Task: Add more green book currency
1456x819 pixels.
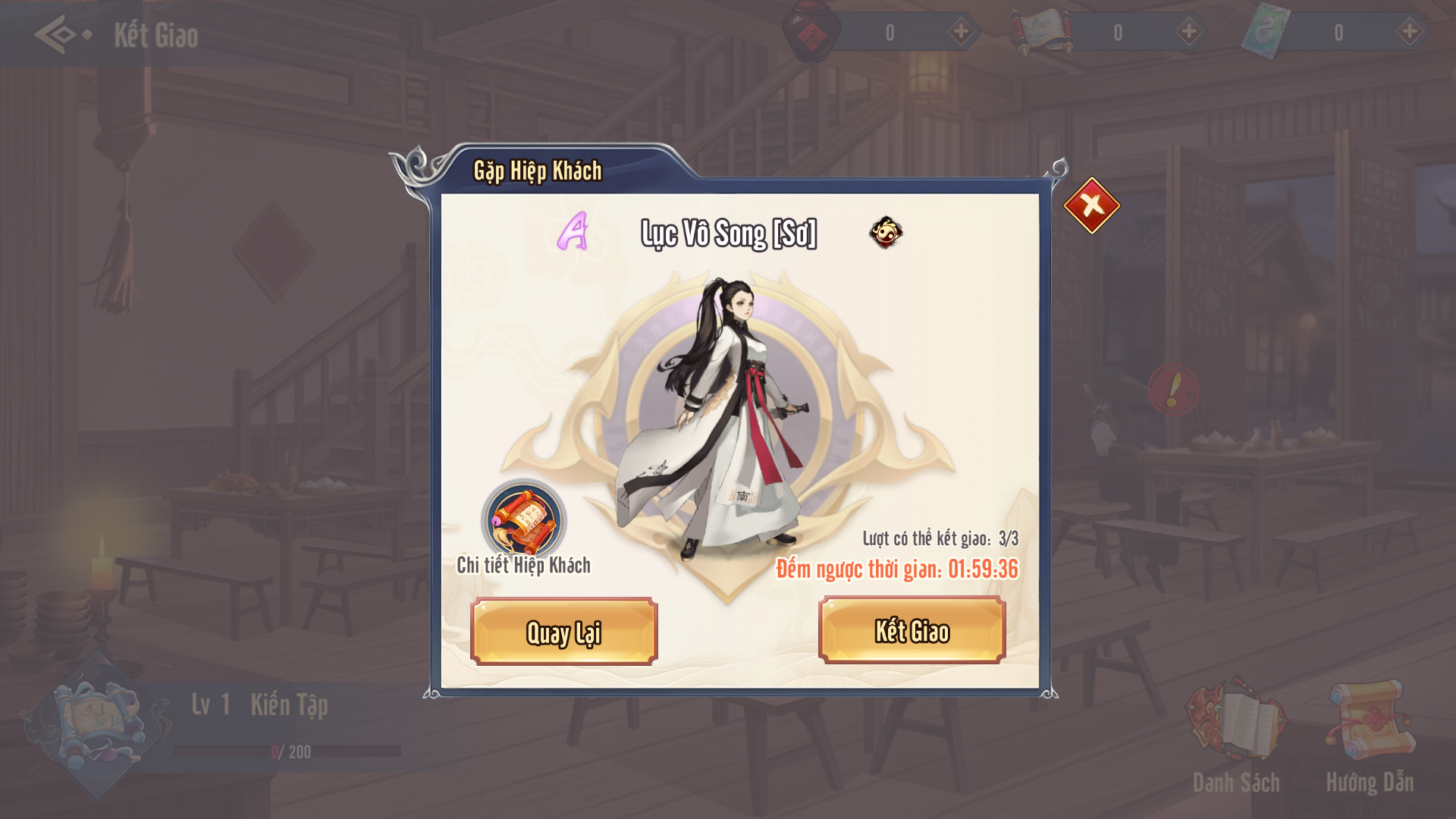Action: (1409, 32)
